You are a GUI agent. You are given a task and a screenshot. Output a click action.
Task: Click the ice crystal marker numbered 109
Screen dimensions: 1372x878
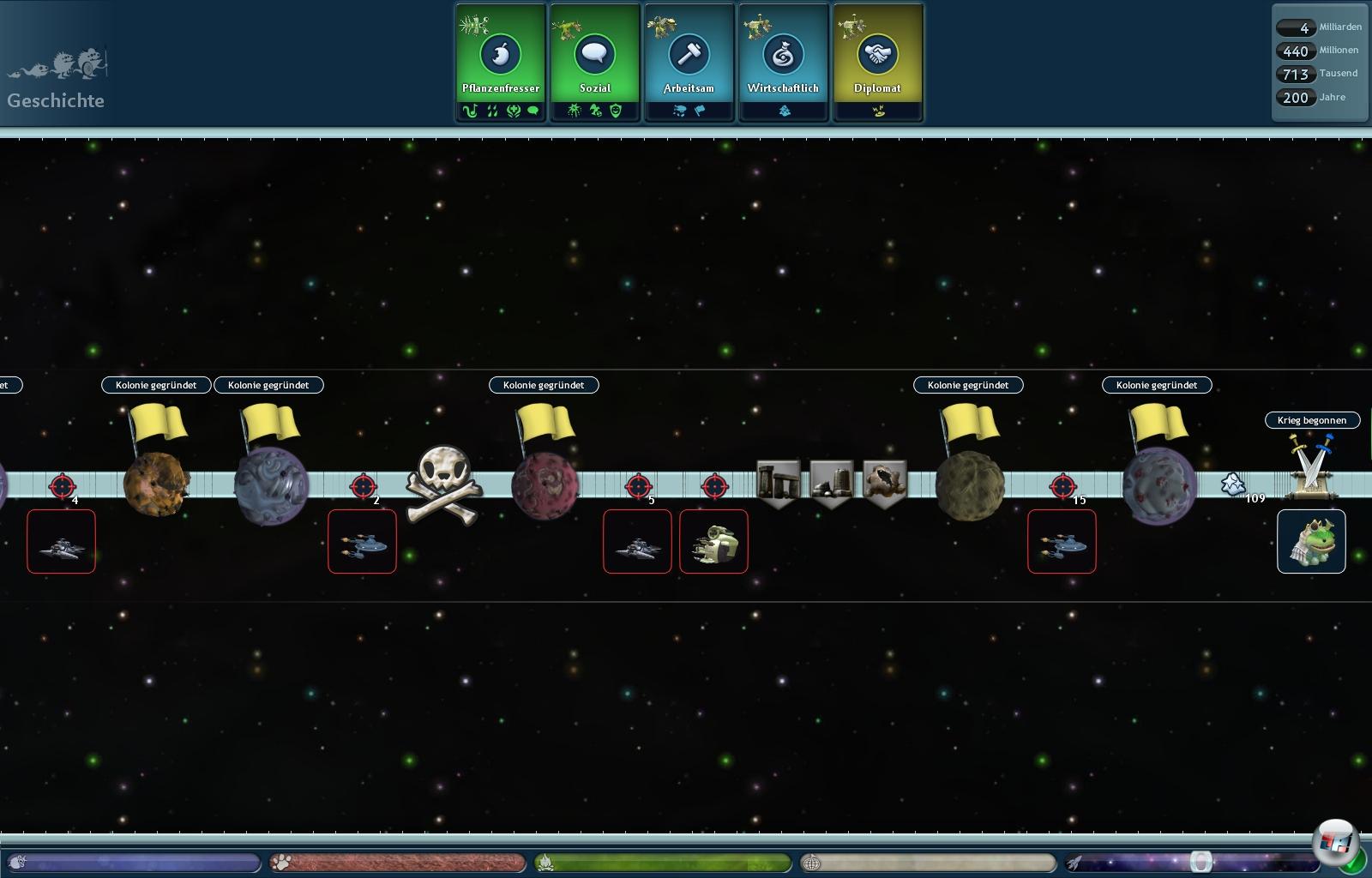pyautogui.click(x=1233, y=484)
